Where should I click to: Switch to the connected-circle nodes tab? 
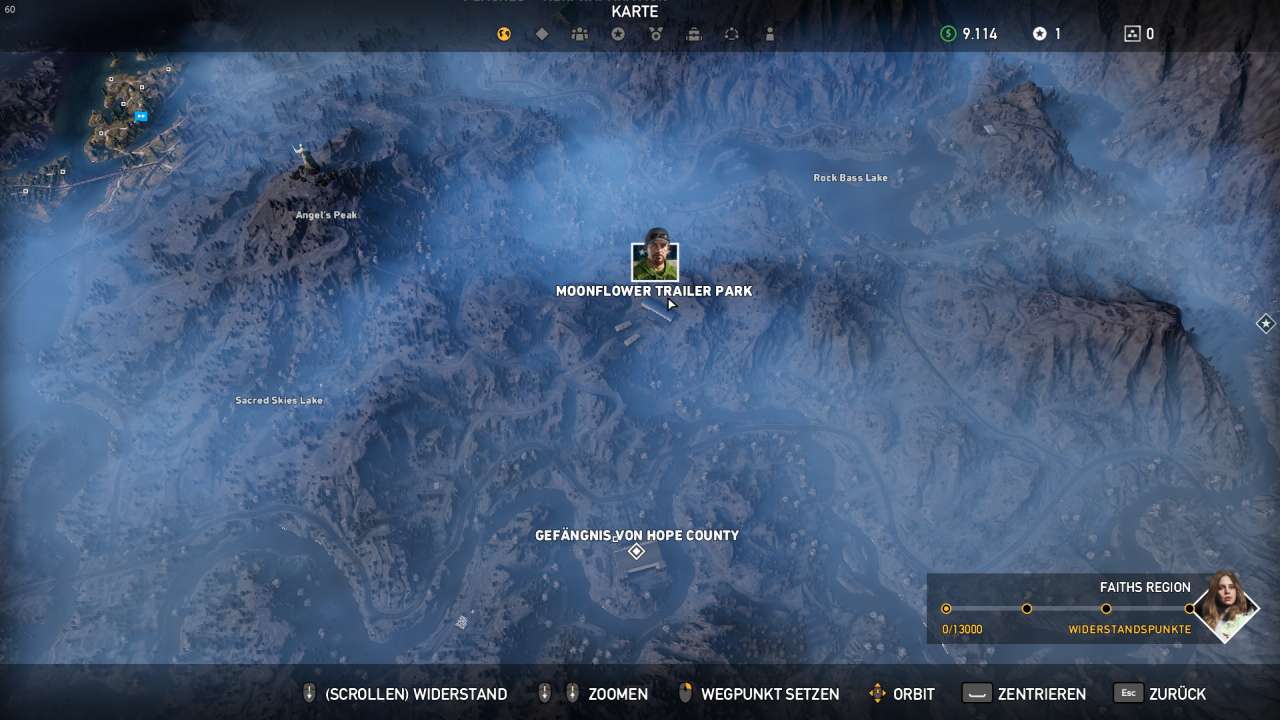click(732, 34)
